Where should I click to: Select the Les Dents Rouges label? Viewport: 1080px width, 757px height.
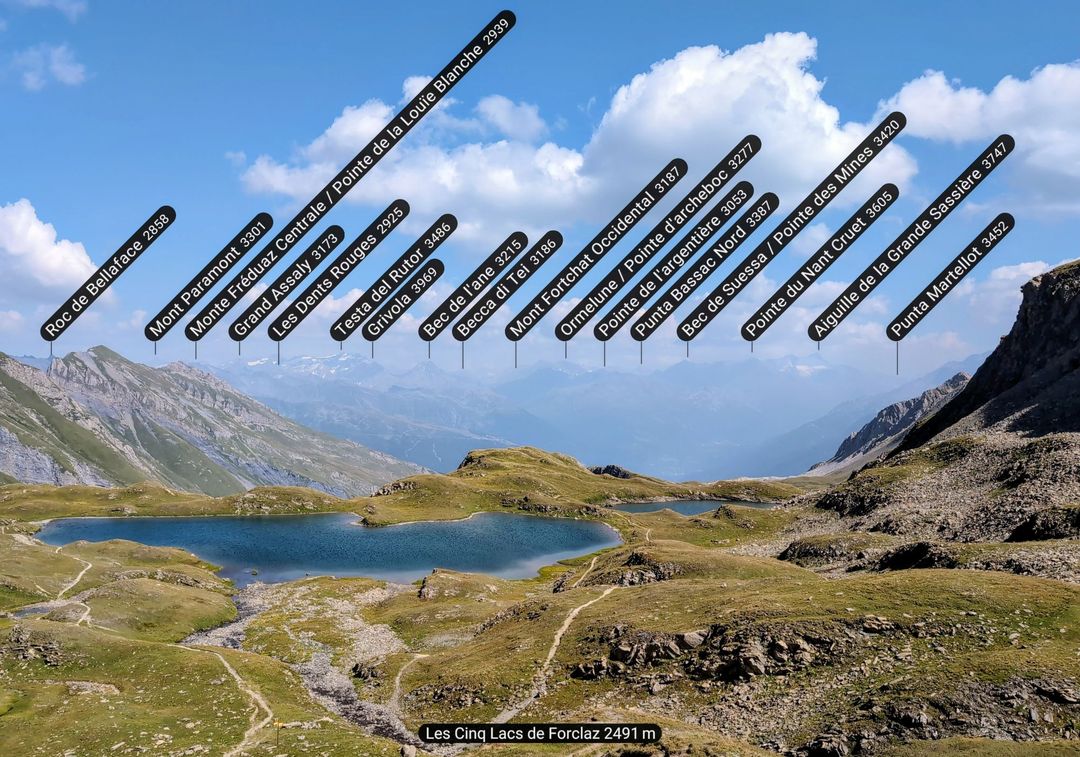point(338,270)
